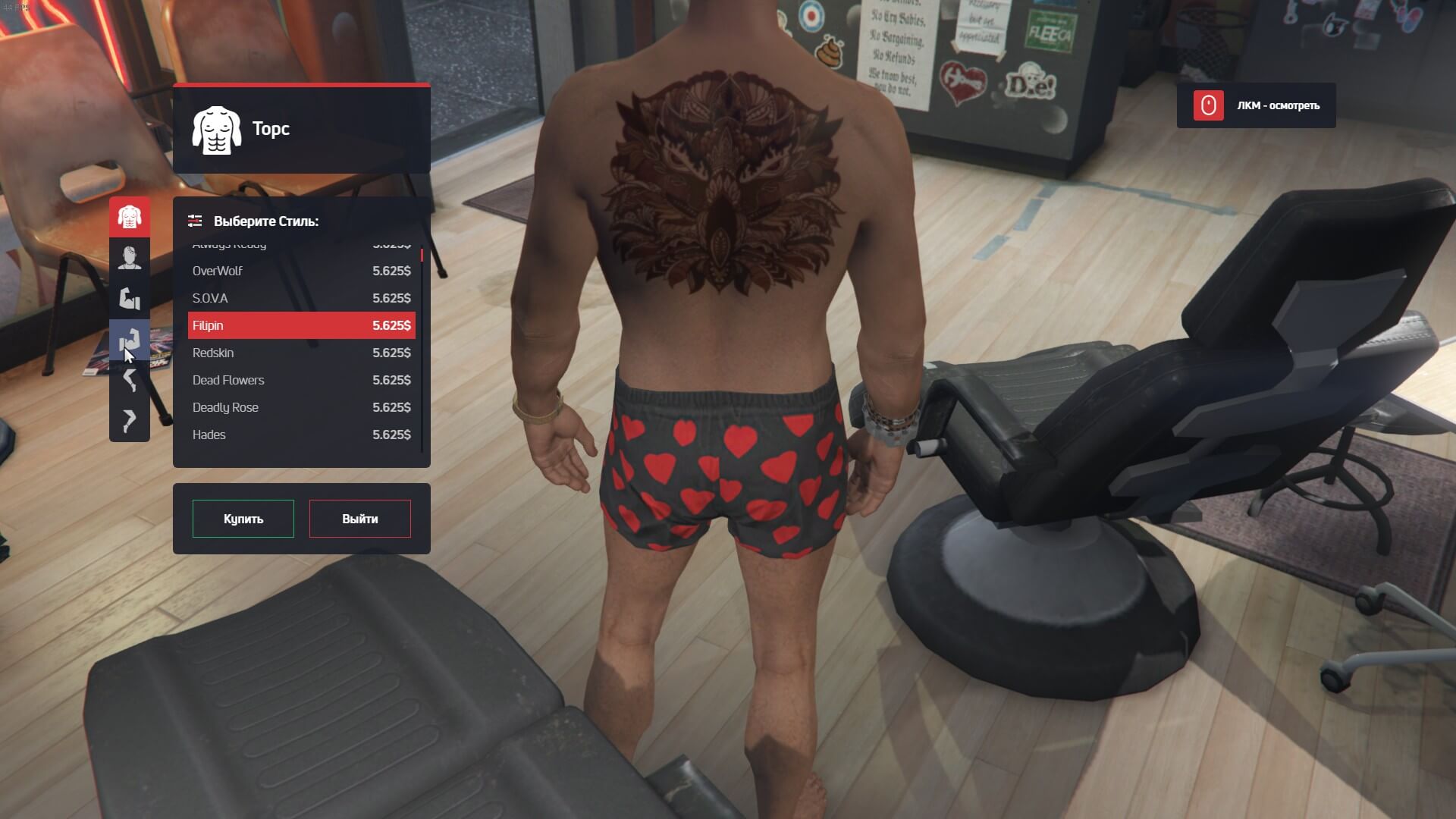This screenshot has width=1456, height=819.
Task: Choose the S.O.V.A tattoo style
Action: click(301, 298)
